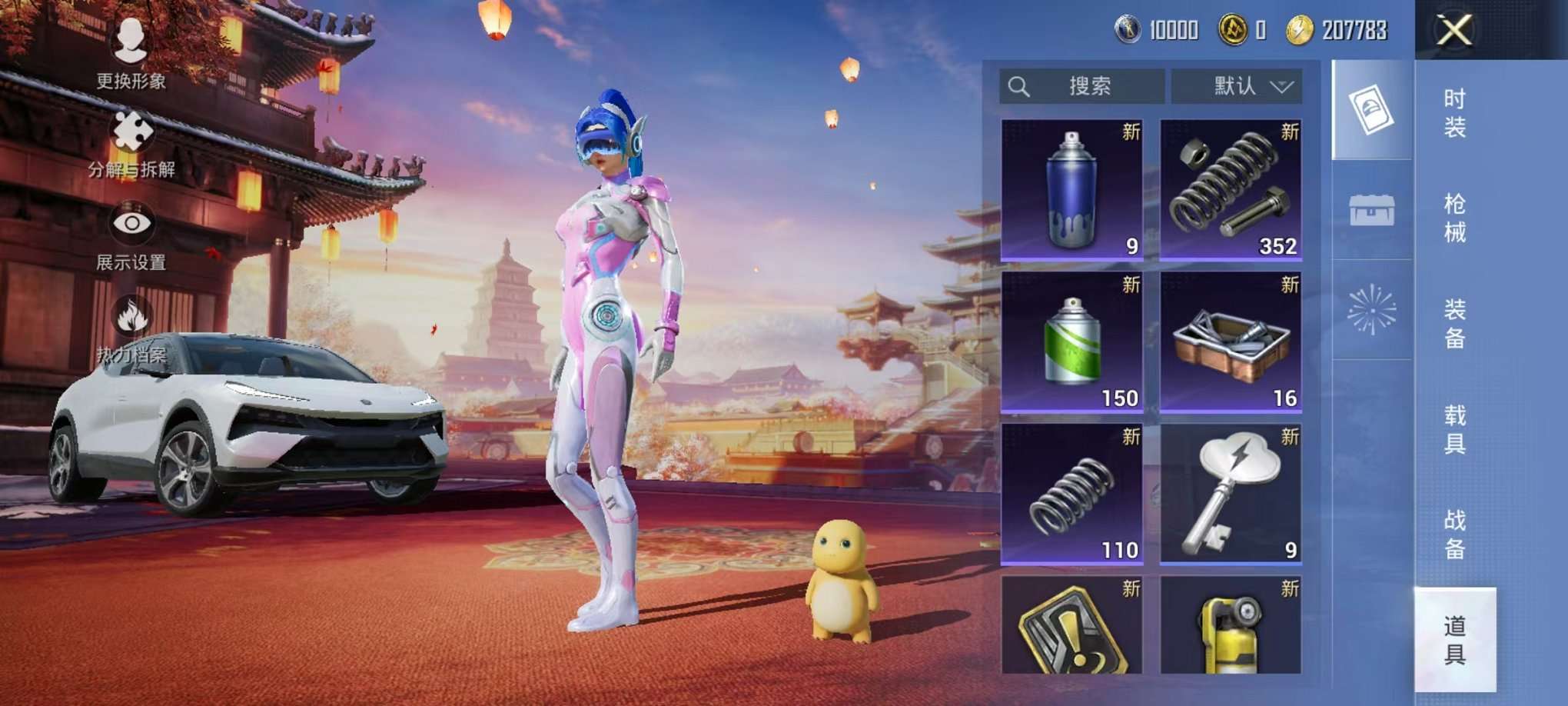
Task: Switch to the 战备 combat supplies tab
Action: 1454,534
